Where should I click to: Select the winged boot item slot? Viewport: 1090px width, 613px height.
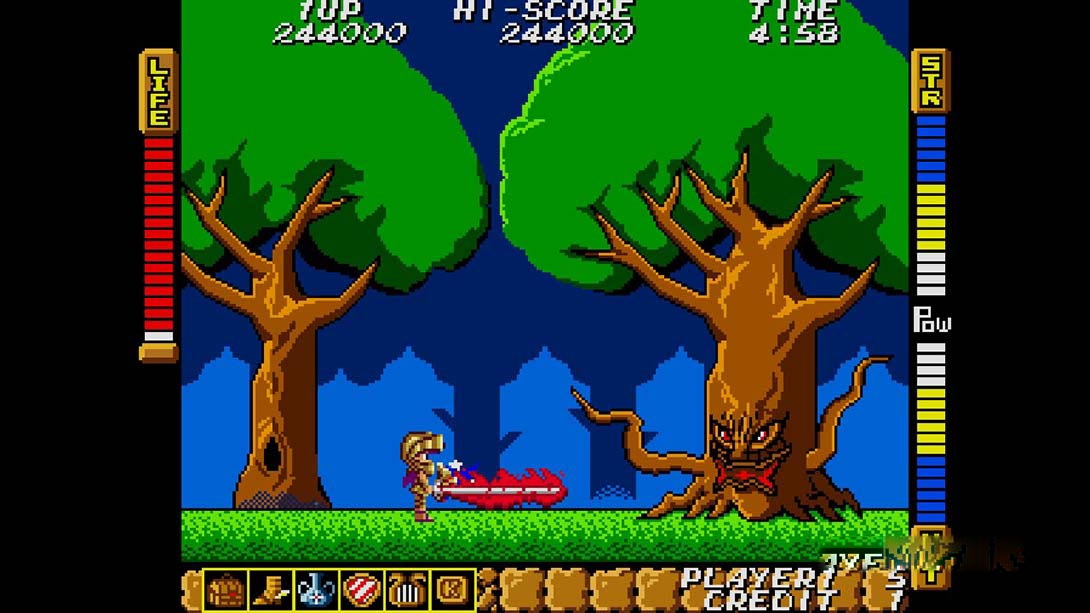[x=271, y=590]
